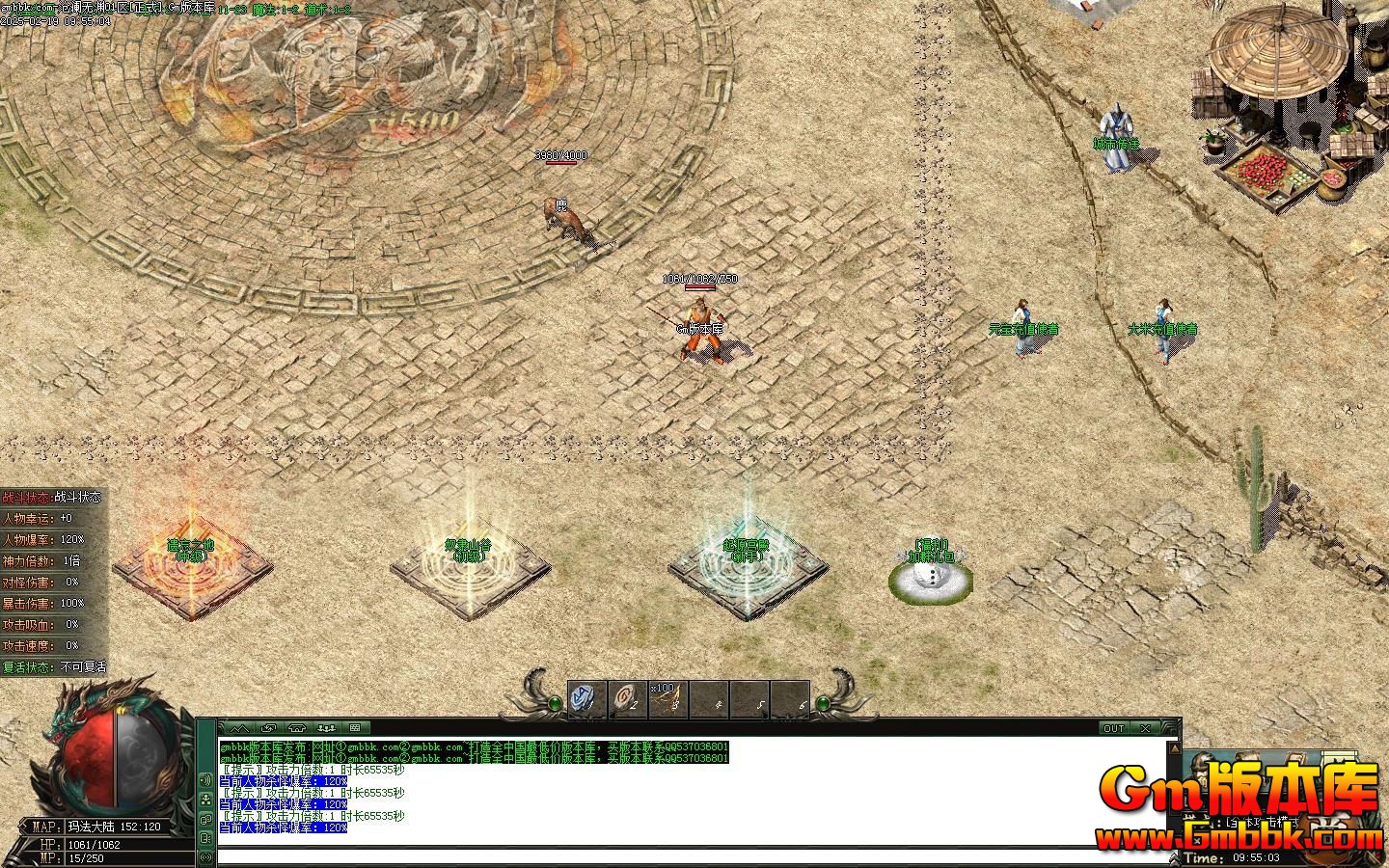This screenshot has height=868, width=1389.
Task: Focus the chat text input field
Action: (675, 856)
